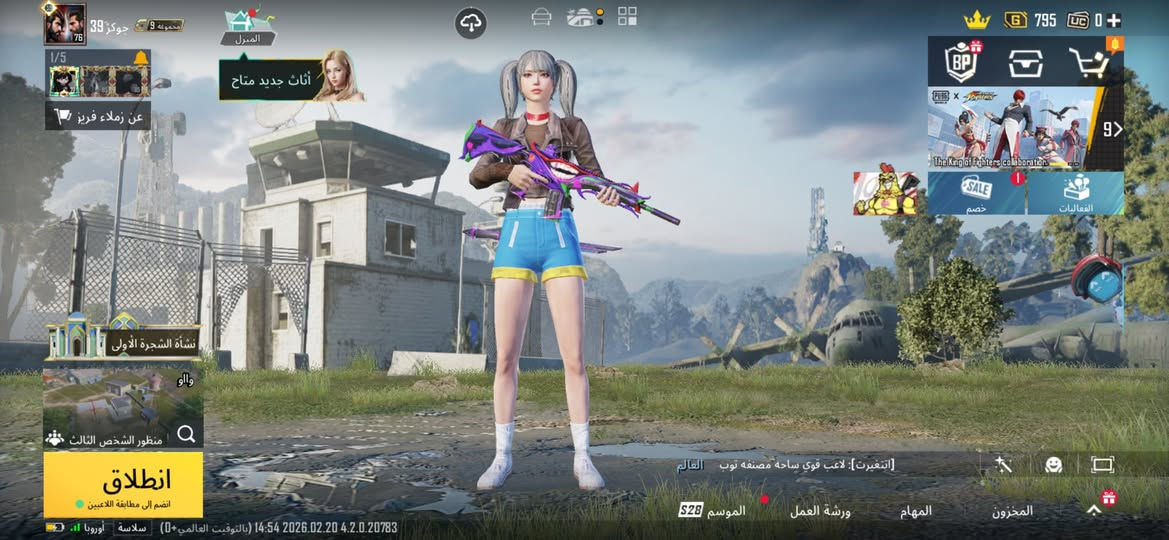Viewport: 1169px width, 540px height.
Task: Open the المهام missions tab
Action: click(x=916, y=511)
